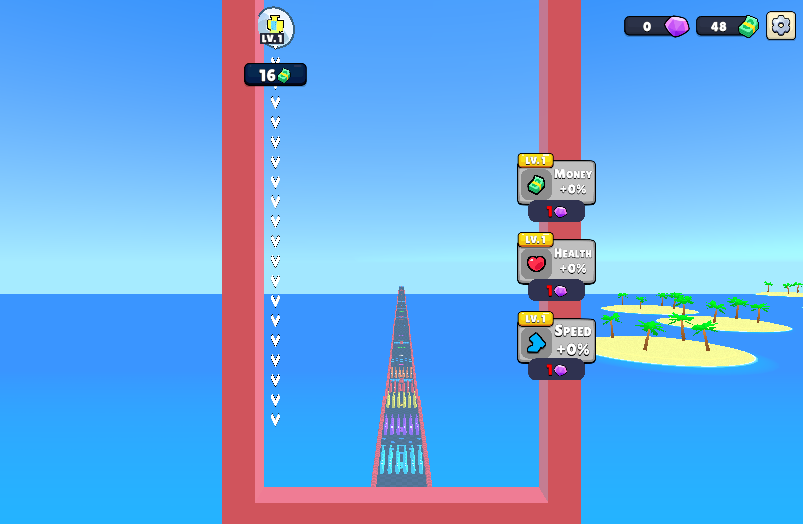
Task: Open the settings gear button
Action: (780, 26)
